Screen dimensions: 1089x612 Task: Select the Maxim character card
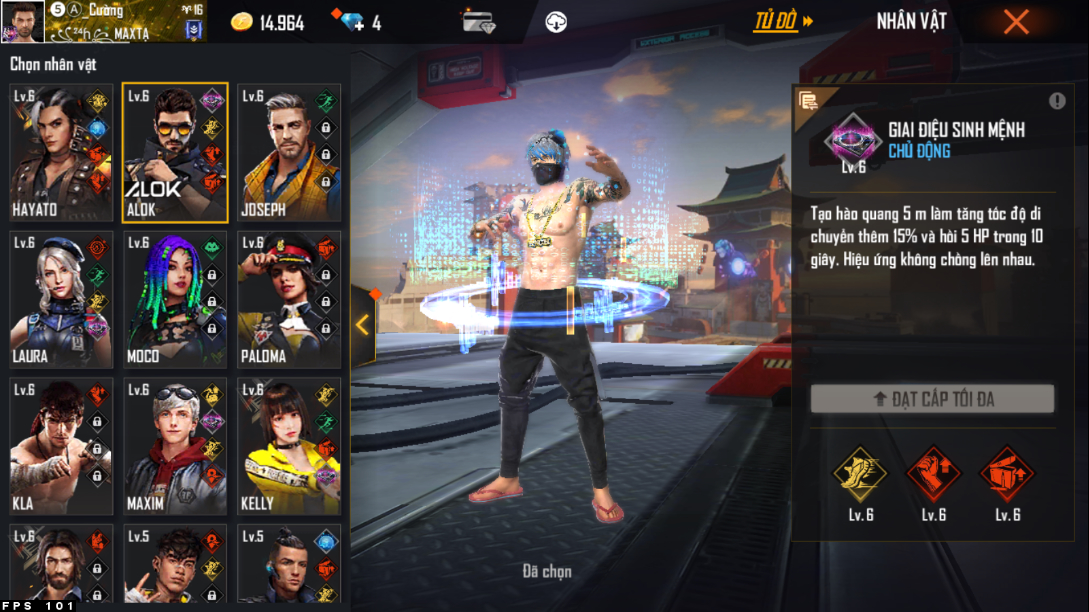175,446
